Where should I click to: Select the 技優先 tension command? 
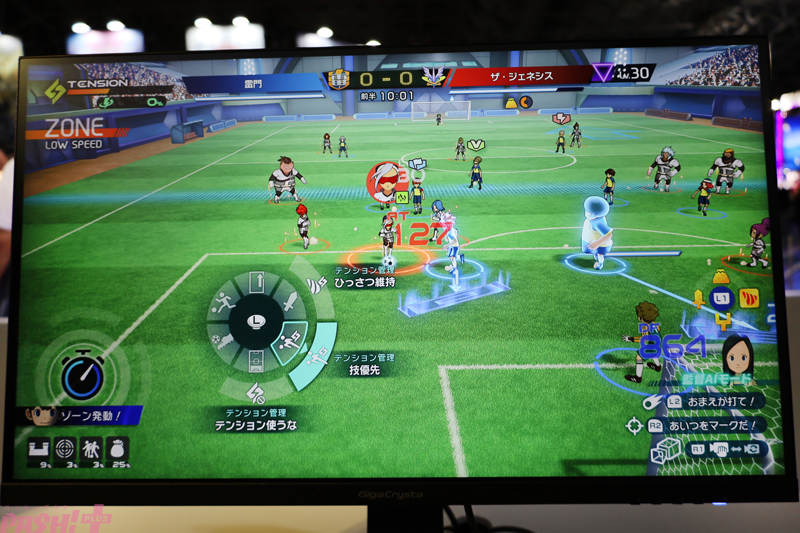(x=356, y=369)
